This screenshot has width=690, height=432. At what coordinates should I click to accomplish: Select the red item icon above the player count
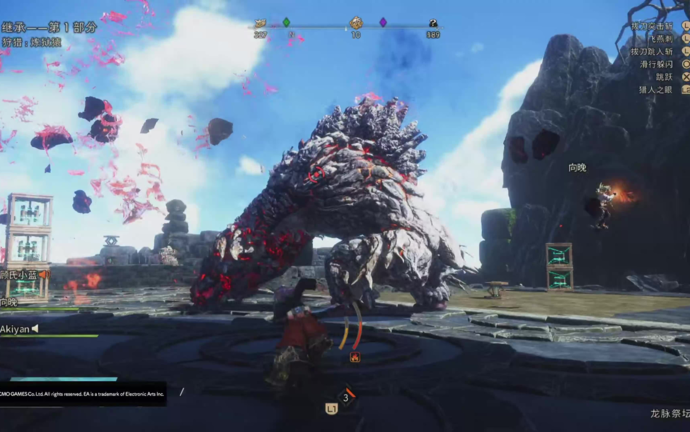click(x=355, y=357)
